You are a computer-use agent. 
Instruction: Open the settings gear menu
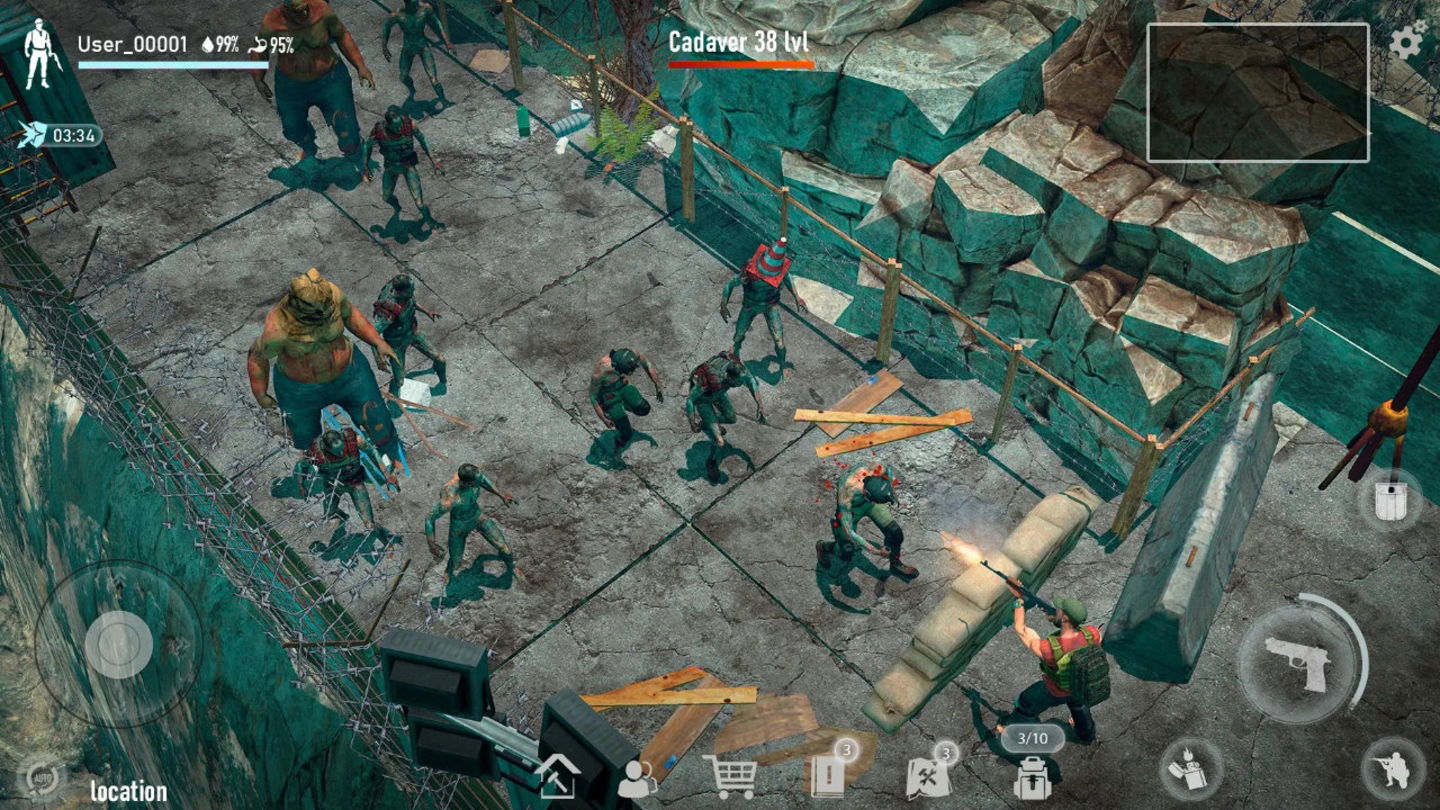pos(1408,41)
